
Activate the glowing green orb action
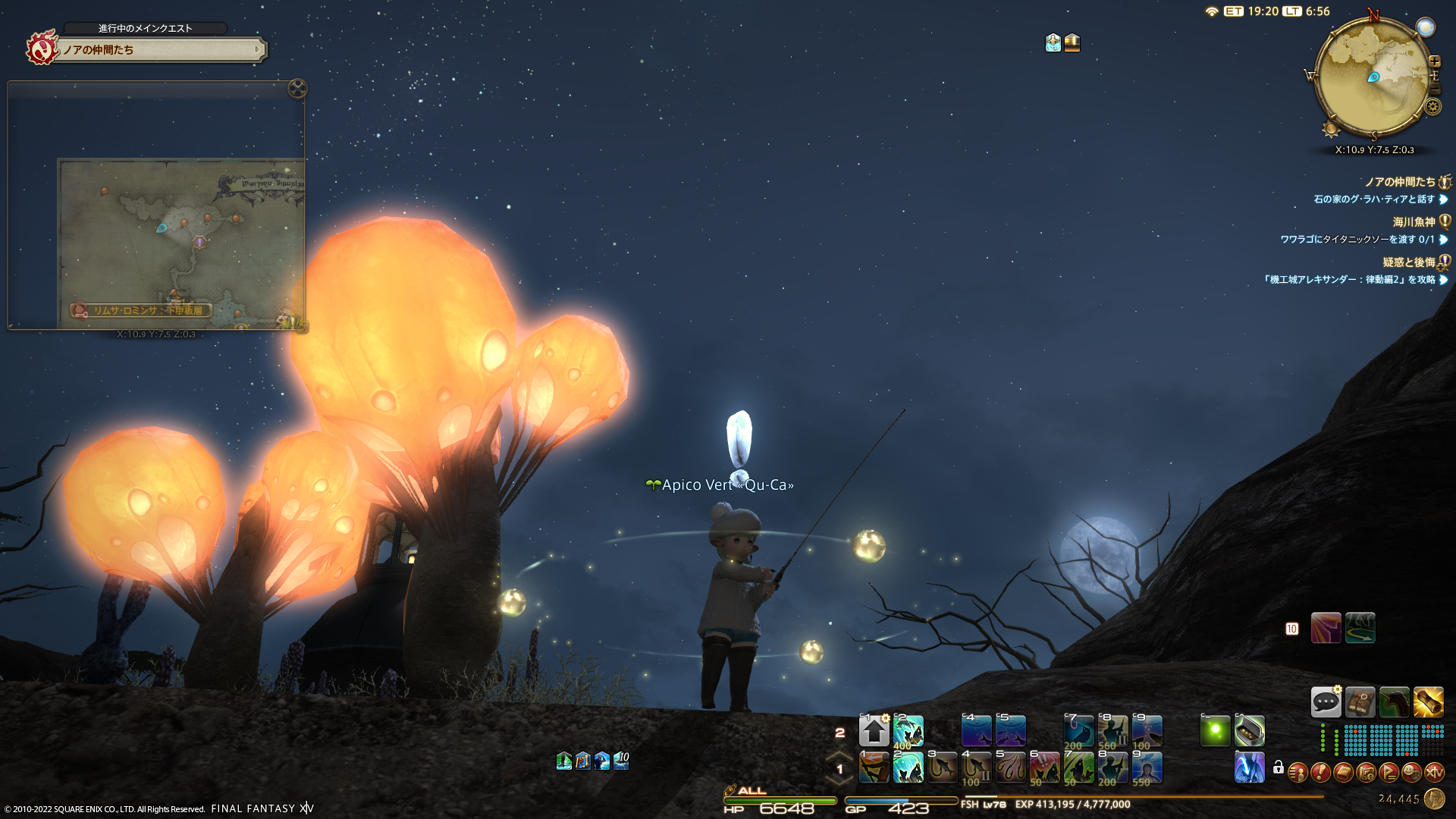1215,731
